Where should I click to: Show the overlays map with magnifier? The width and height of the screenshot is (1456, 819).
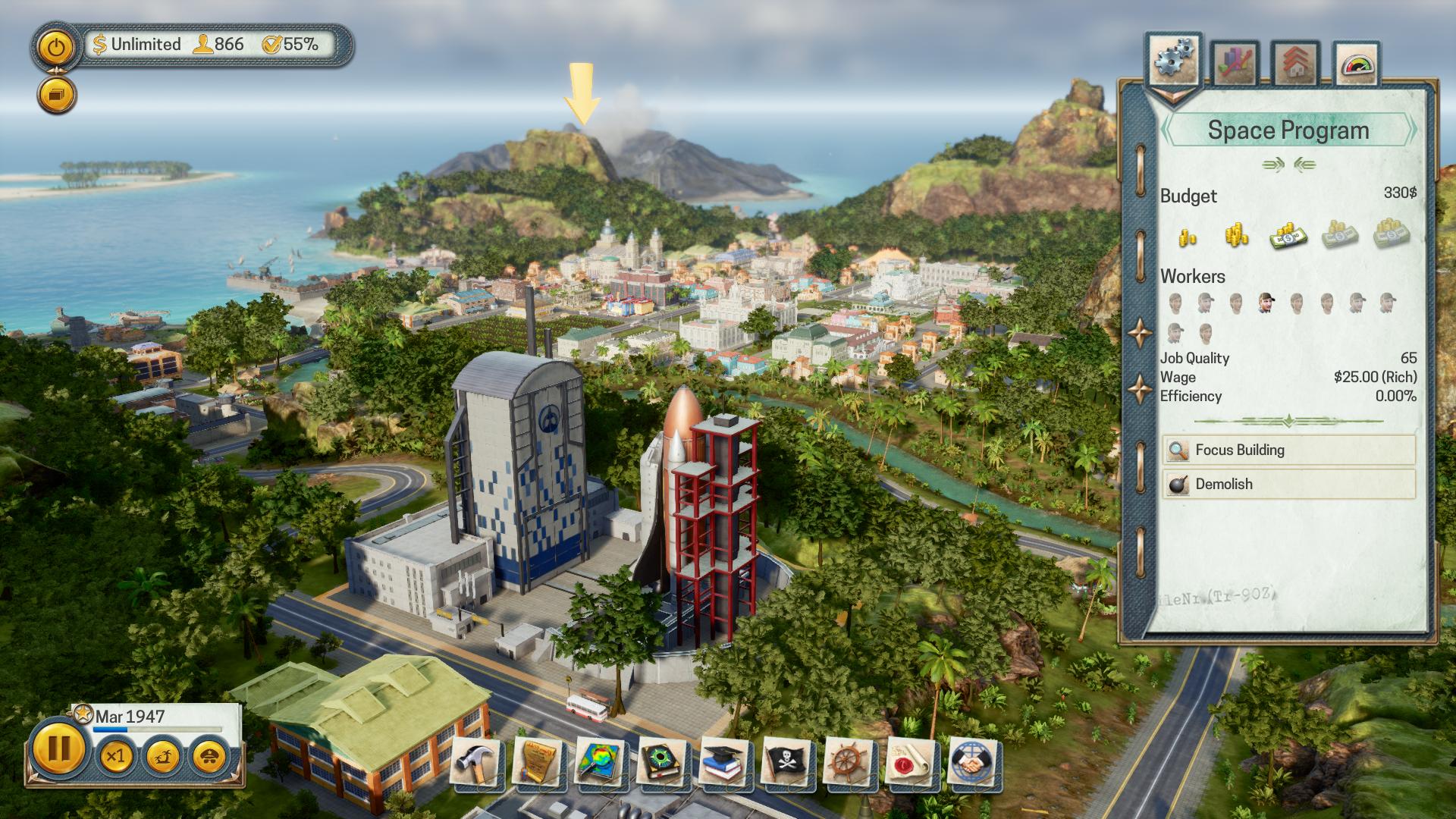[601, 762]
